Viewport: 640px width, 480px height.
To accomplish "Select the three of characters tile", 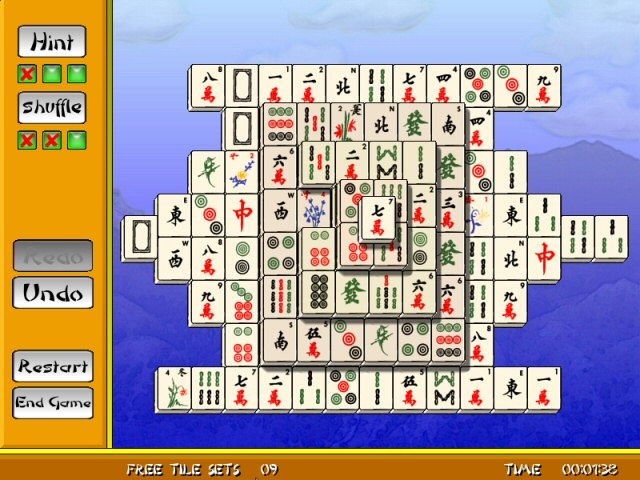I will point(449,216).
